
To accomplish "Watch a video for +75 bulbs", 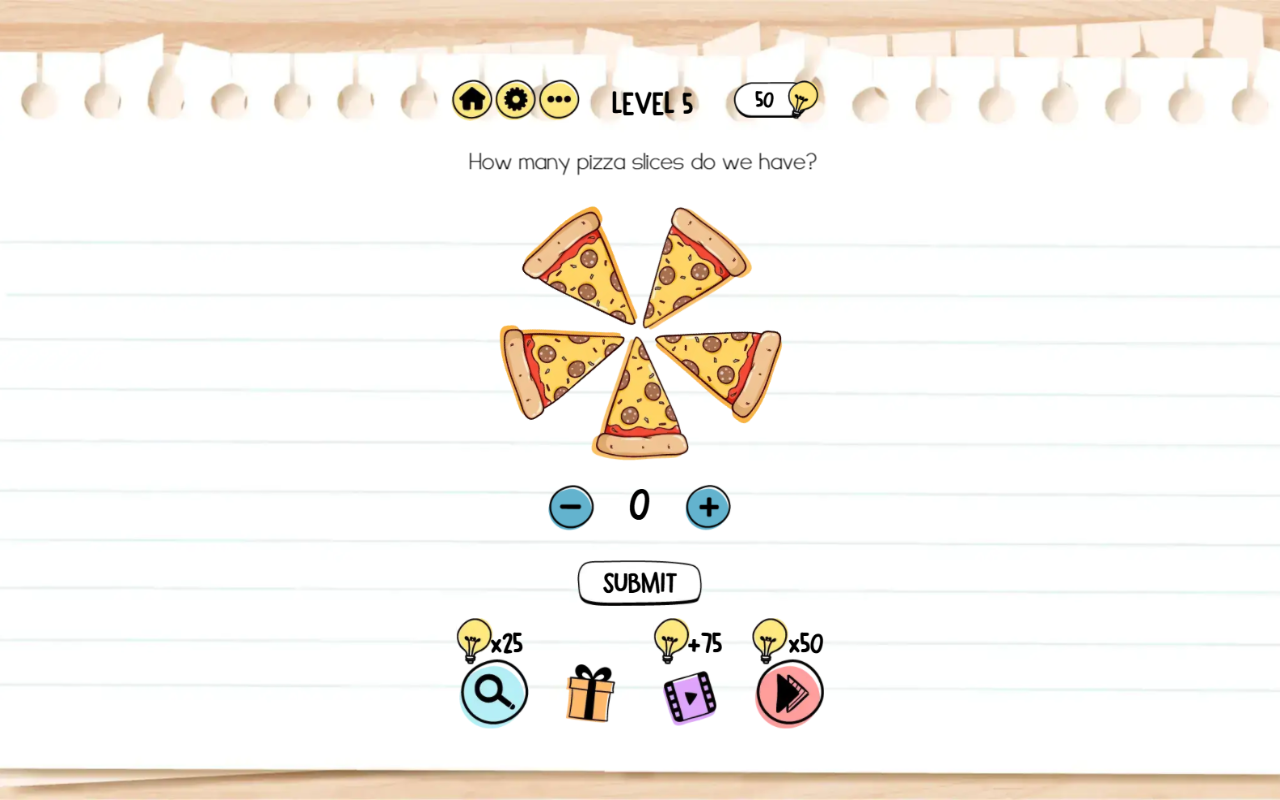I will point(690,696).
